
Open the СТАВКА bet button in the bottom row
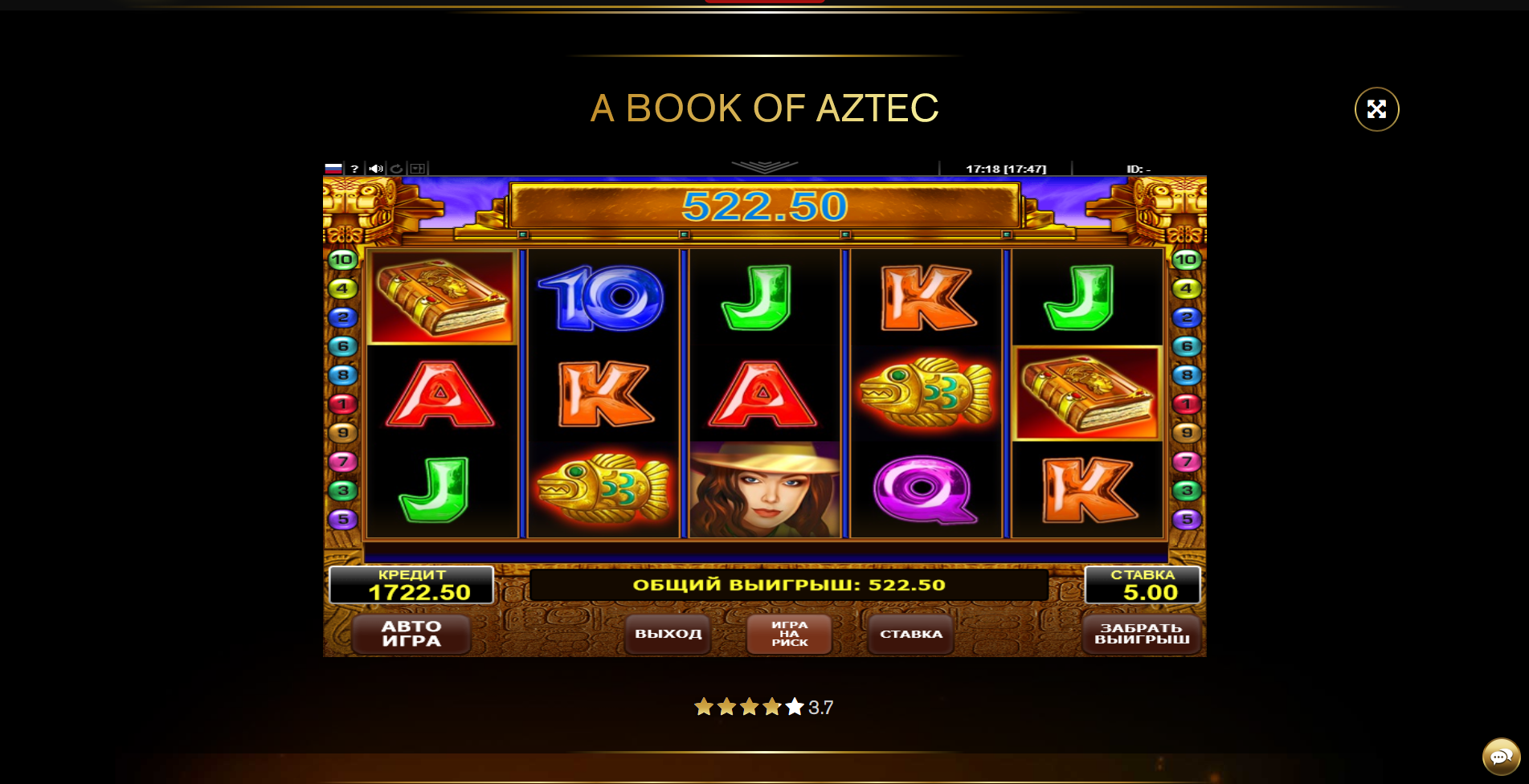[910, 634]
